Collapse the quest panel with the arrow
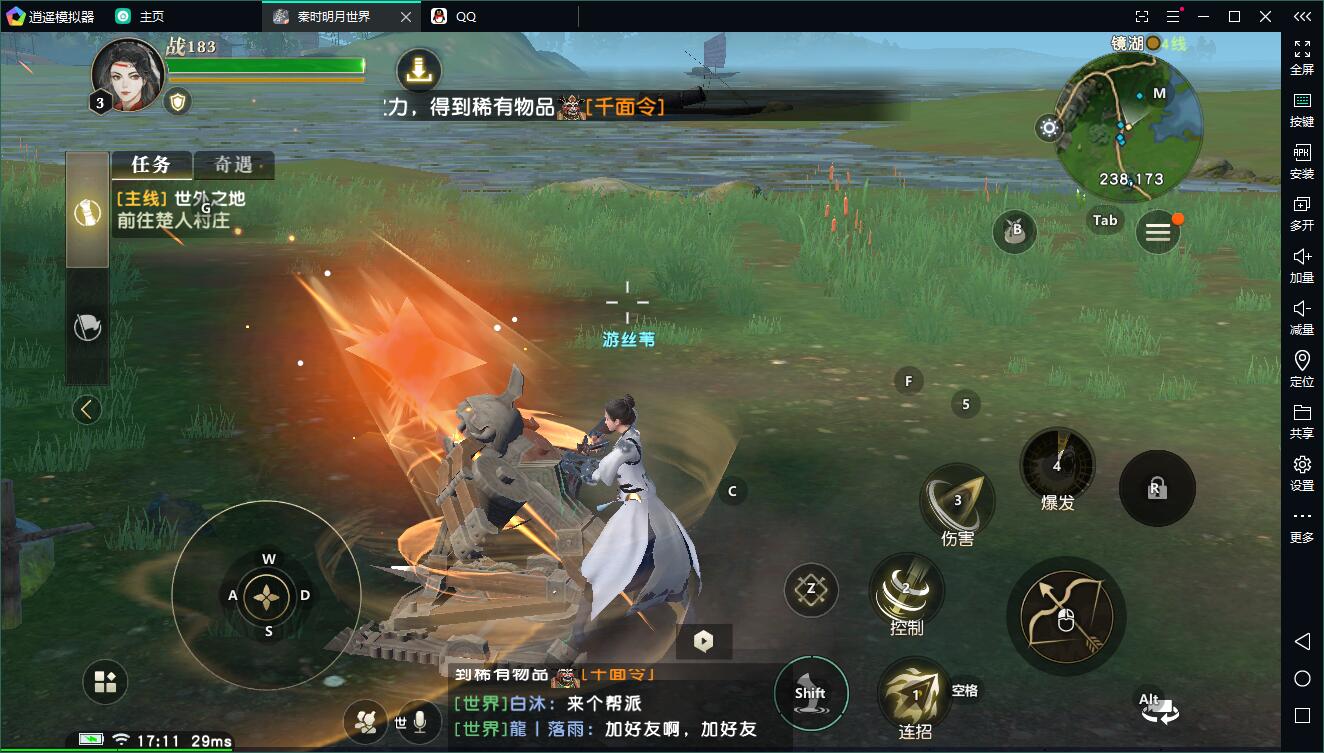Screen dimensions: 1324x753 (87, 409)
